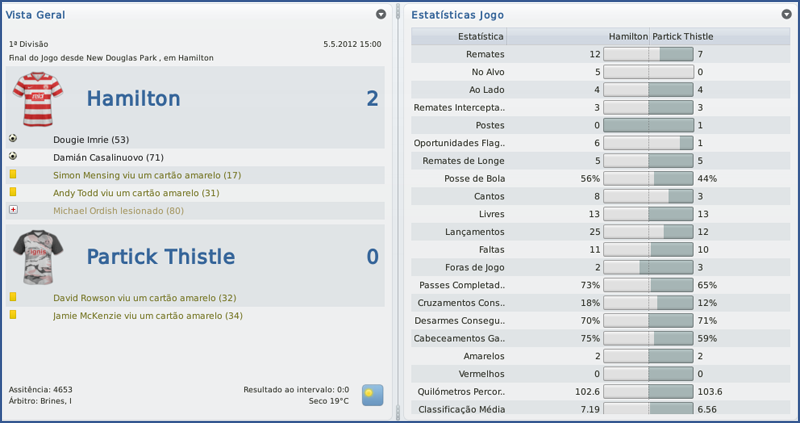This screenshot has height=423, width=800.
Task: Click the referee name Brines, I
Action: tap(54, 401)
